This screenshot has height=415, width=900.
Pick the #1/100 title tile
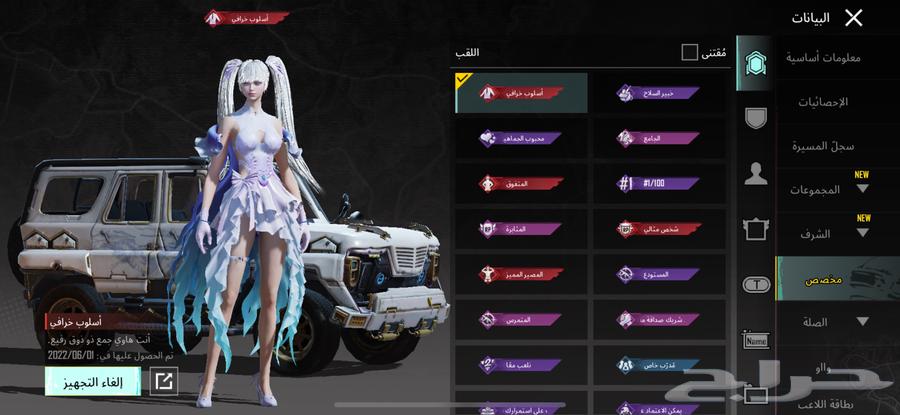pyautogui.click(x=657, y=184)
